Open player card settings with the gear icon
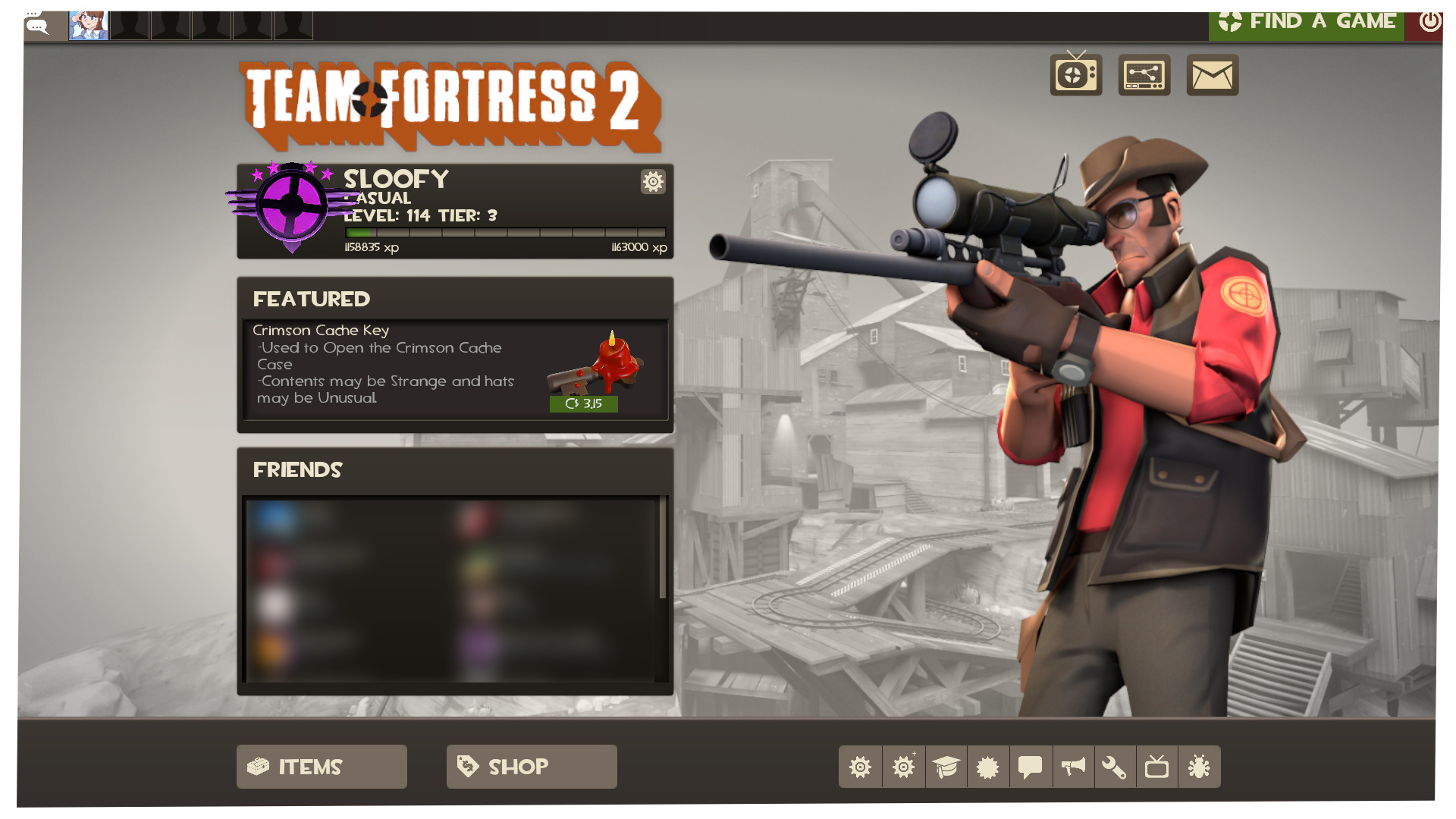Image resolution: width=1456 pixels, height=819 pixels. (x=653, y=182)
